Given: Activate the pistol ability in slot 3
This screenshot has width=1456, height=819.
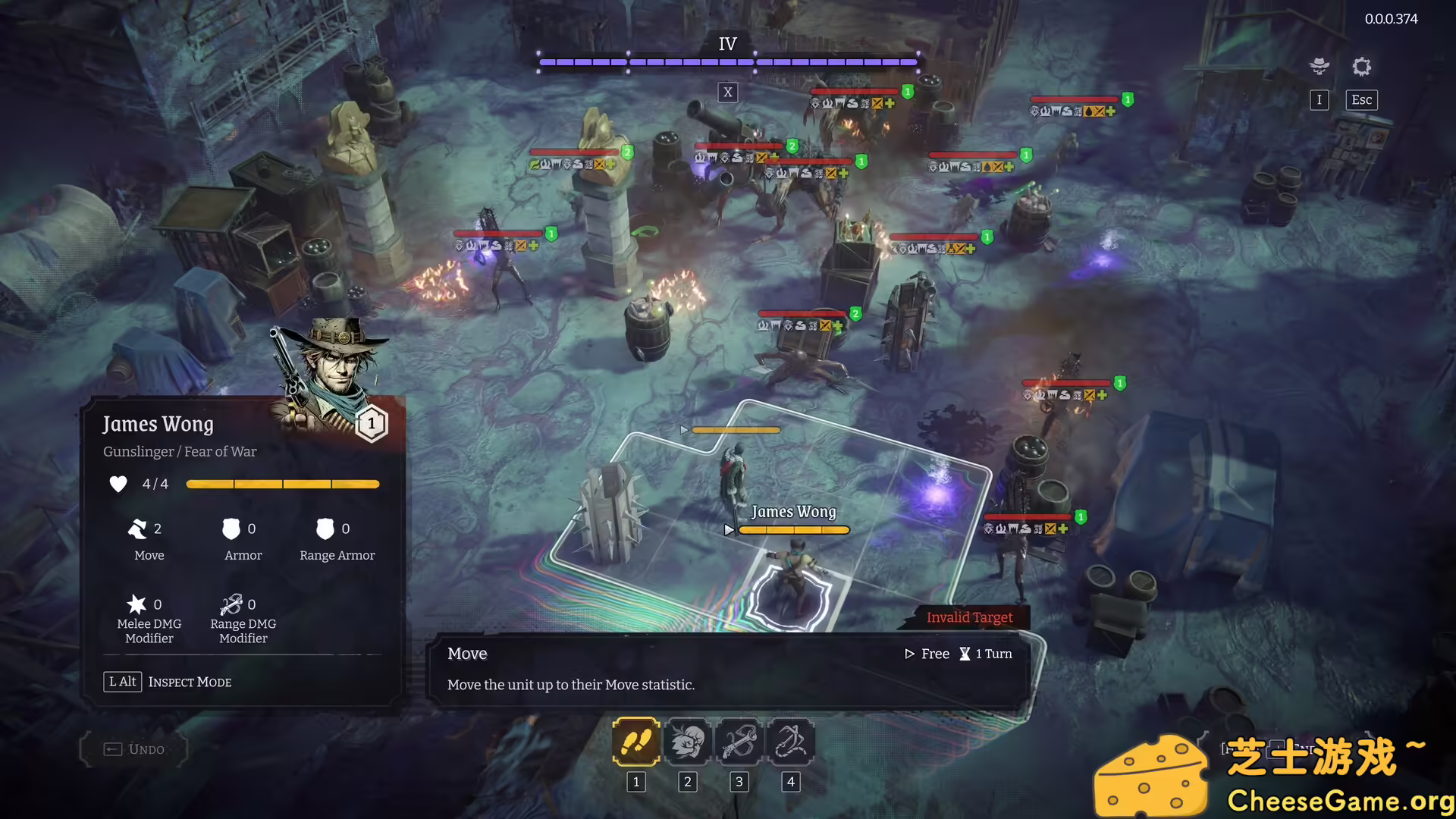Looking at the screenshot, I should click(739, 742).
